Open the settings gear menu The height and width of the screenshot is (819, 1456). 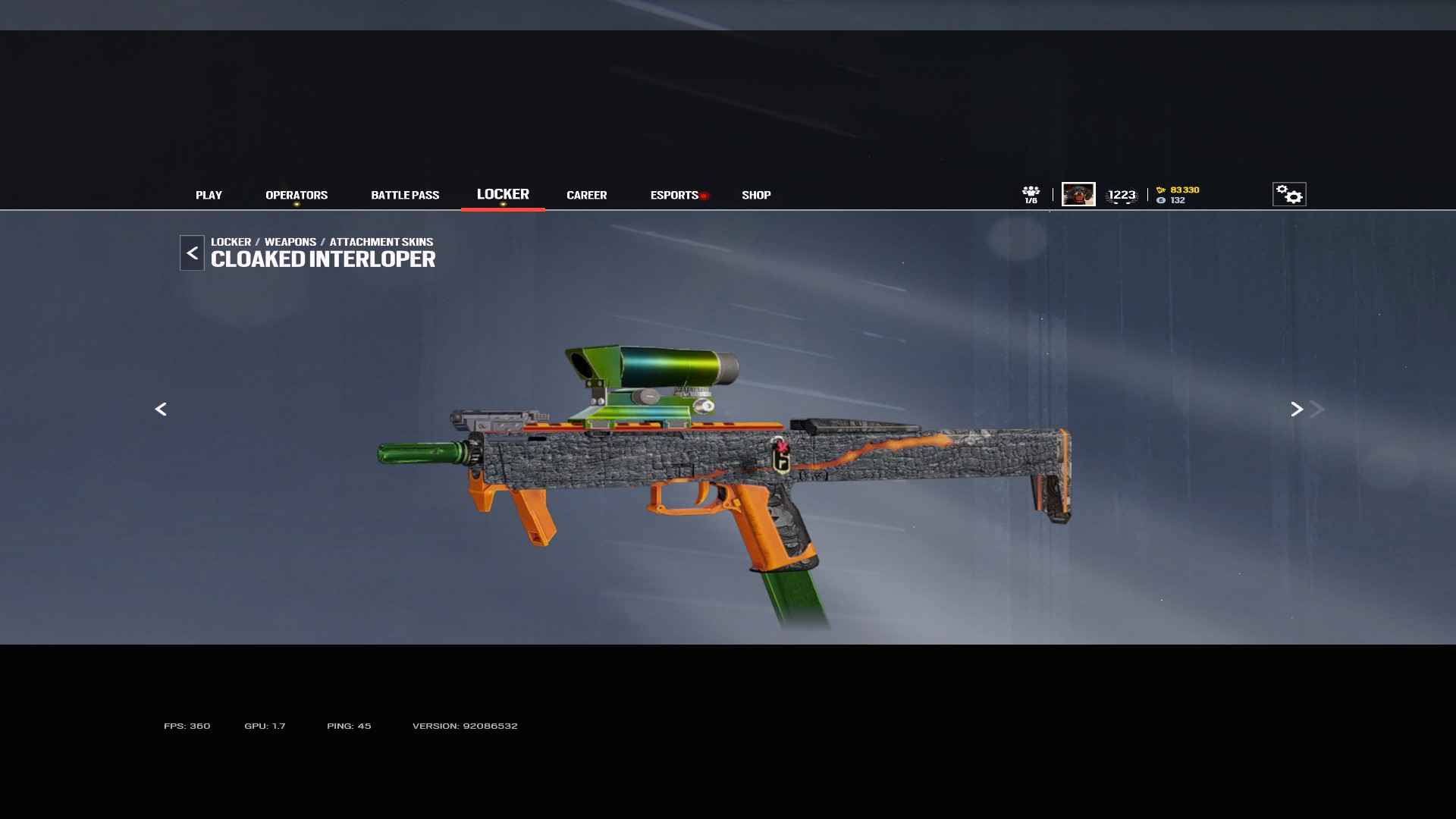1289,194
